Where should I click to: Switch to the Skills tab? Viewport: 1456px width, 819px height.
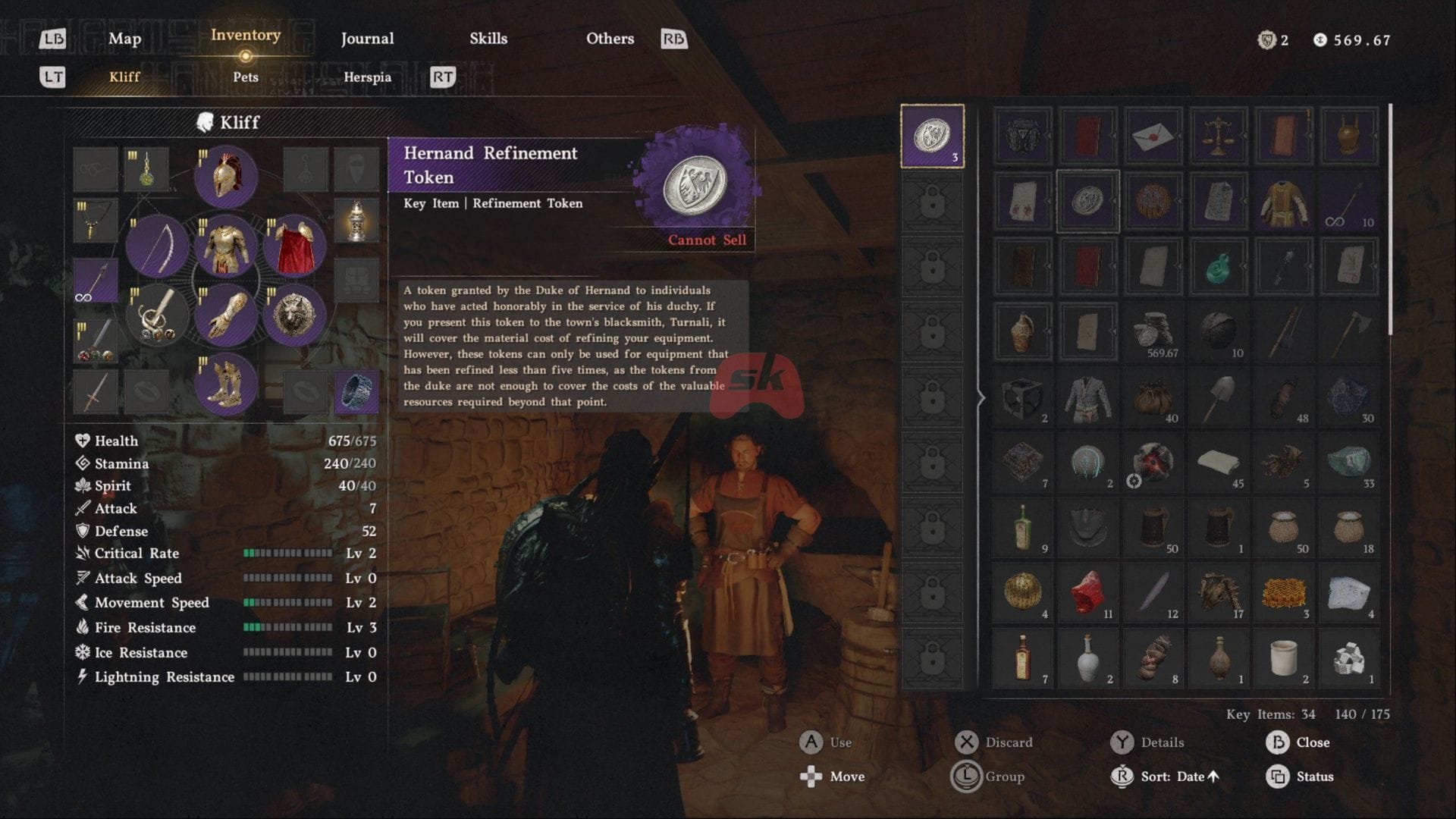488,39
